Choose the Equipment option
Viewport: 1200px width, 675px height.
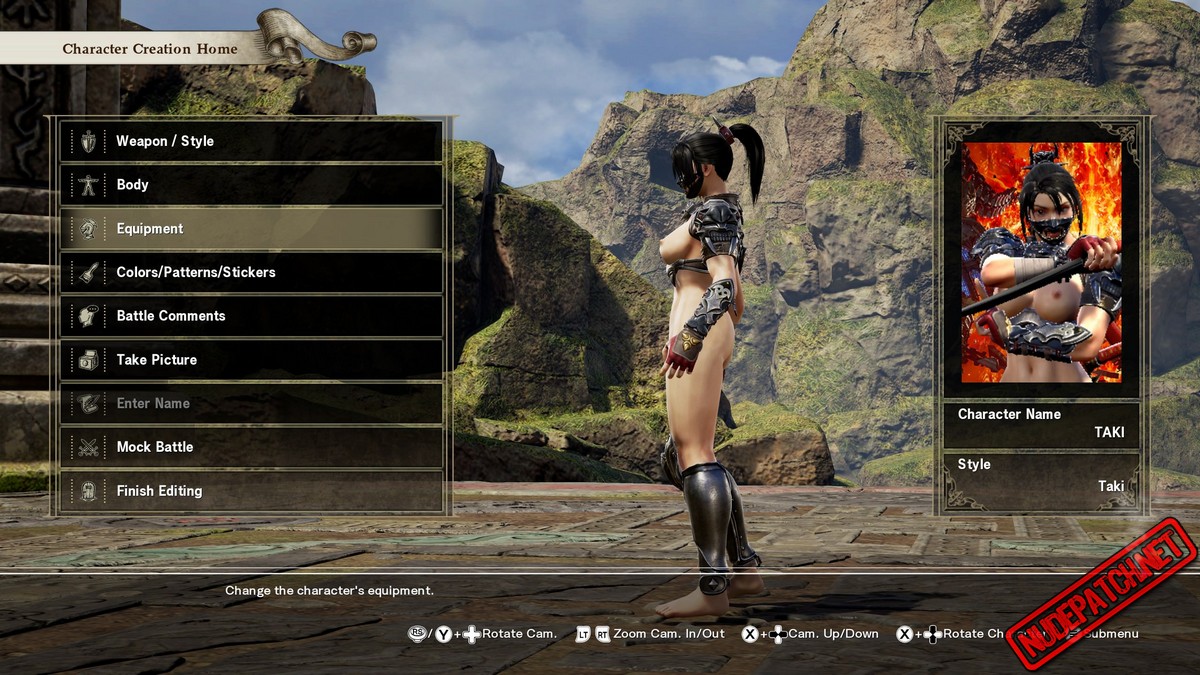[251, 229]
